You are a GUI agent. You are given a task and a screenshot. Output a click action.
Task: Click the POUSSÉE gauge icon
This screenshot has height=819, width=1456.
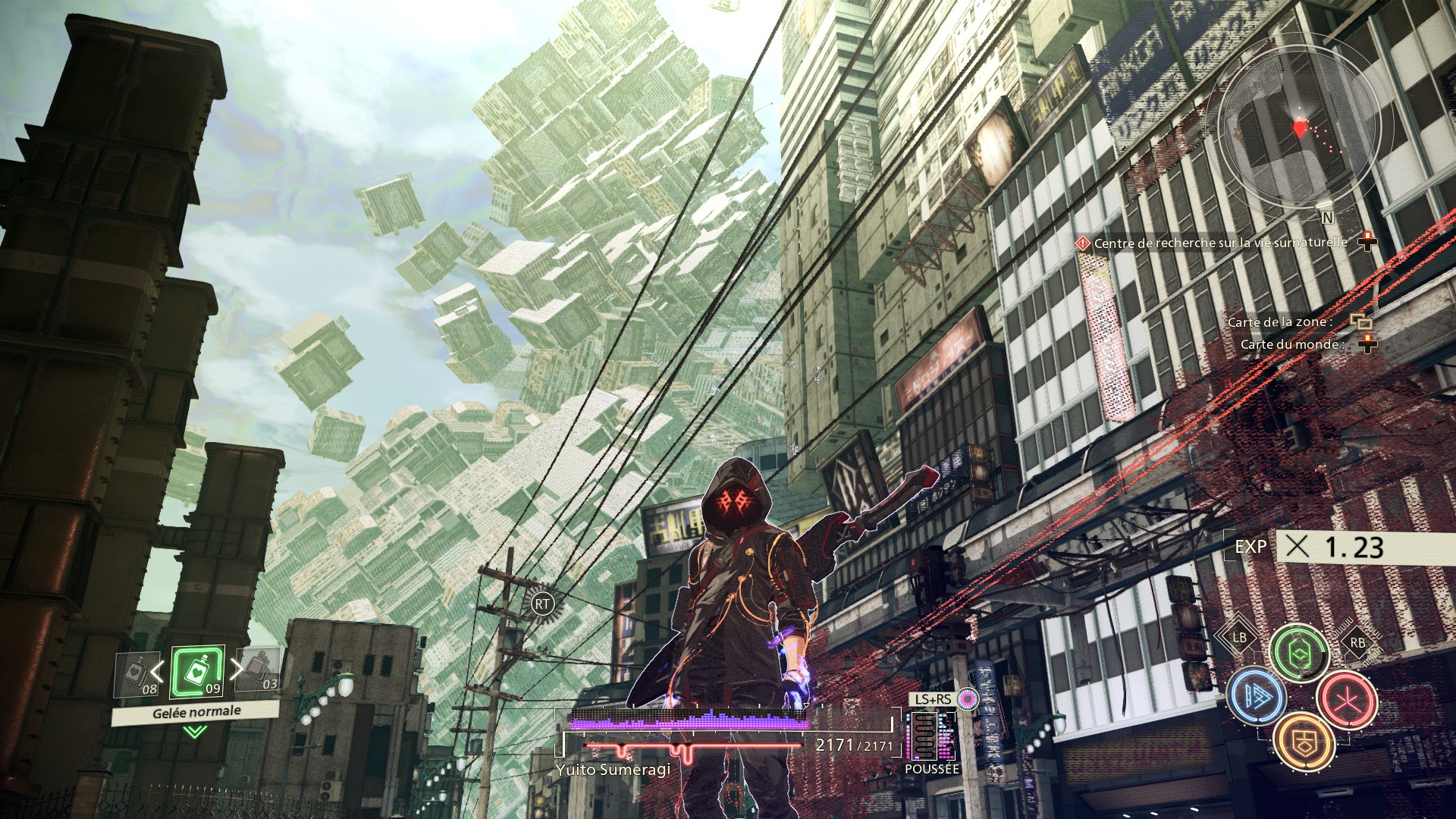pyautogui.click(x=932, y=736)
